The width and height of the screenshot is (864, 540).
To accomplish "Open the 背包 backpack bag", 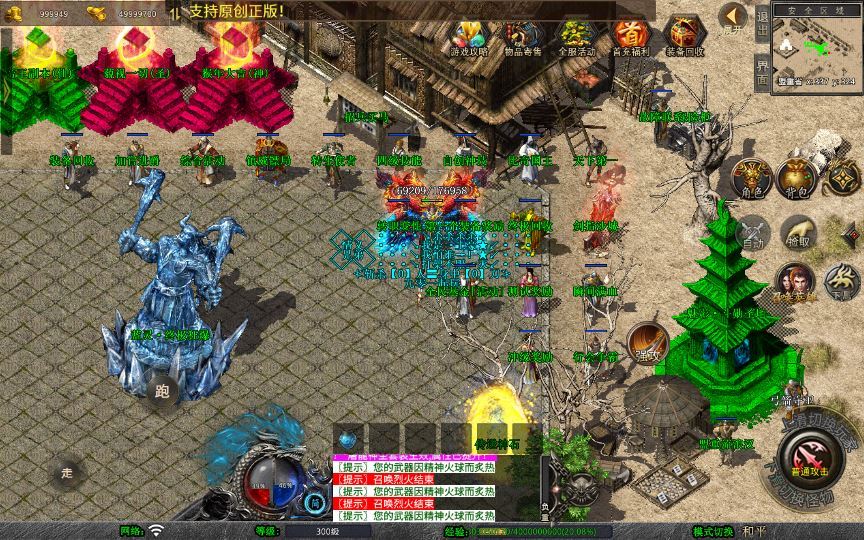I will [797, 176].
